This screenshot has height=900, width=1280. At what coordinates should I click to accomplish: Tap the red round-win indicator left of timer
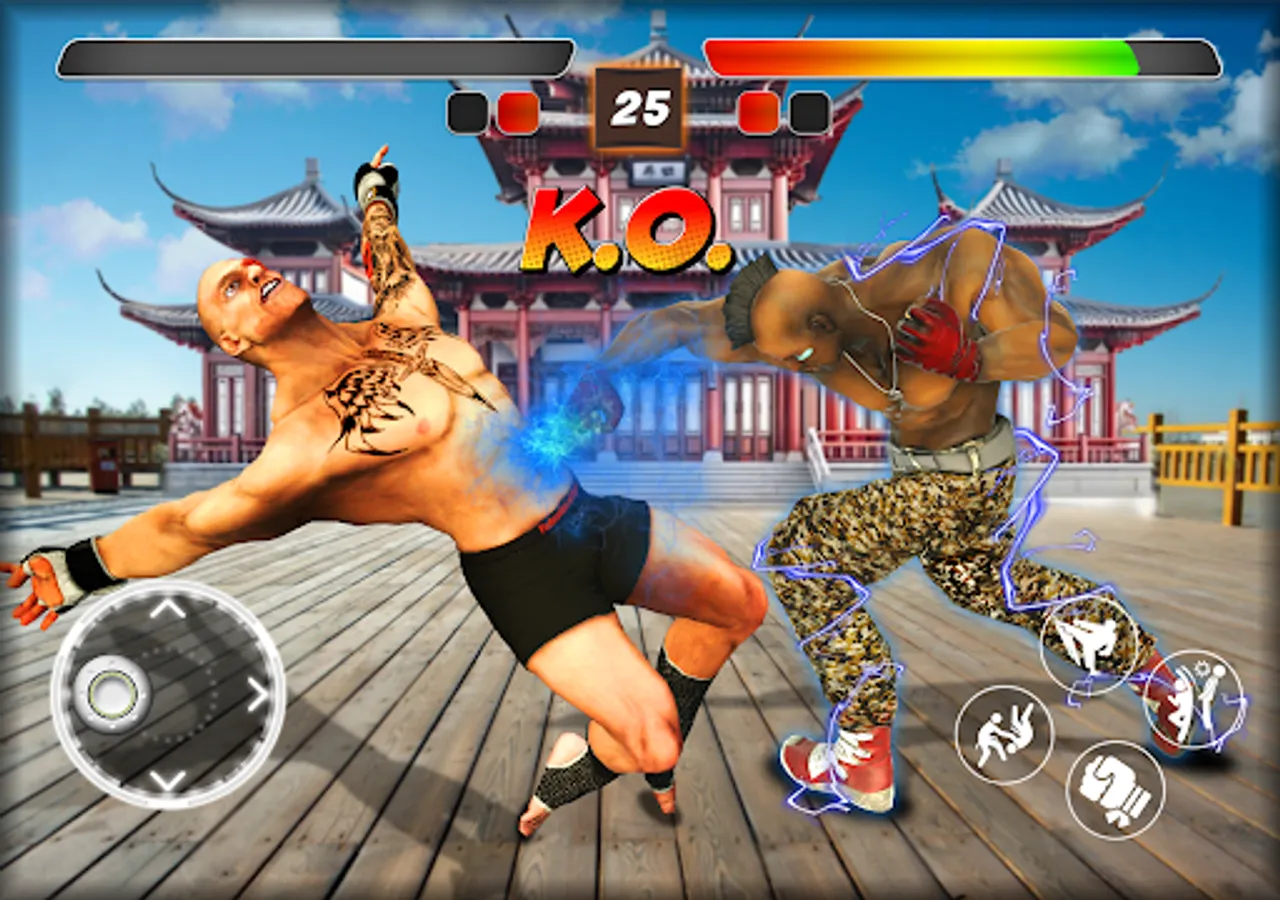(x=516, y=111)
